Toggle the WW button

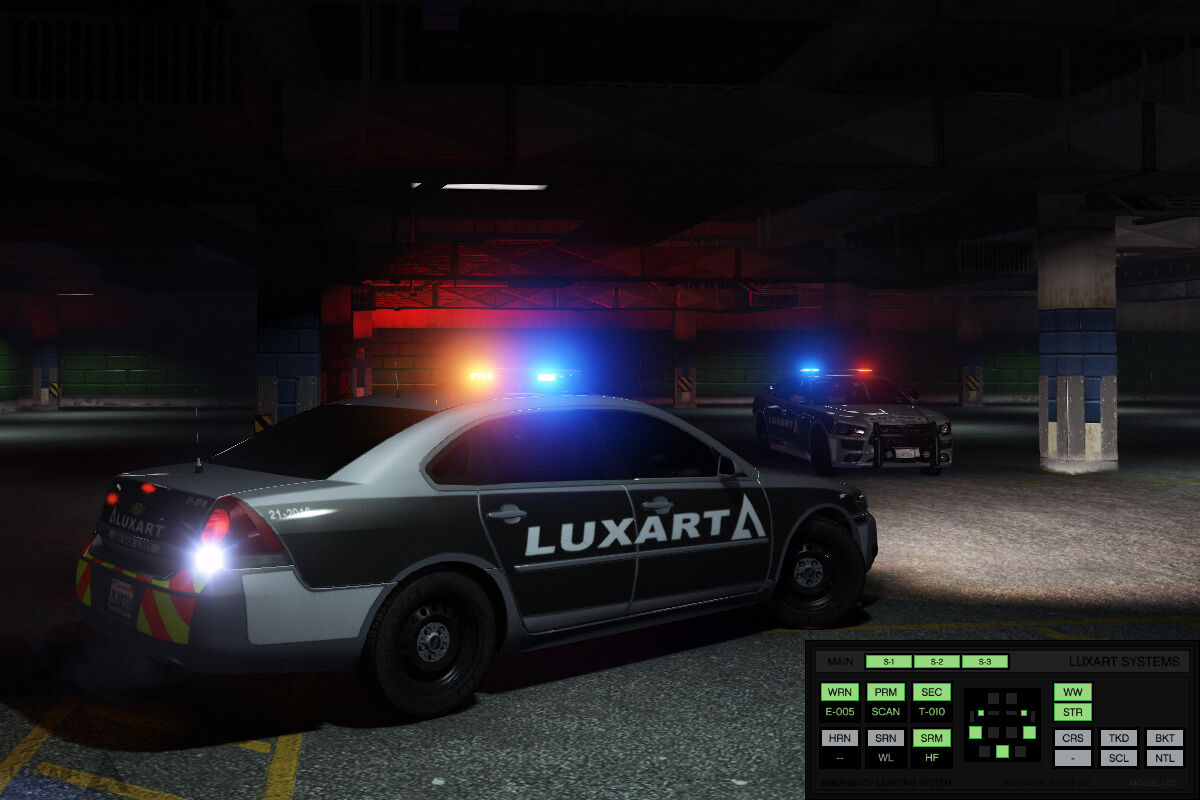click(x=1073, y=692)
